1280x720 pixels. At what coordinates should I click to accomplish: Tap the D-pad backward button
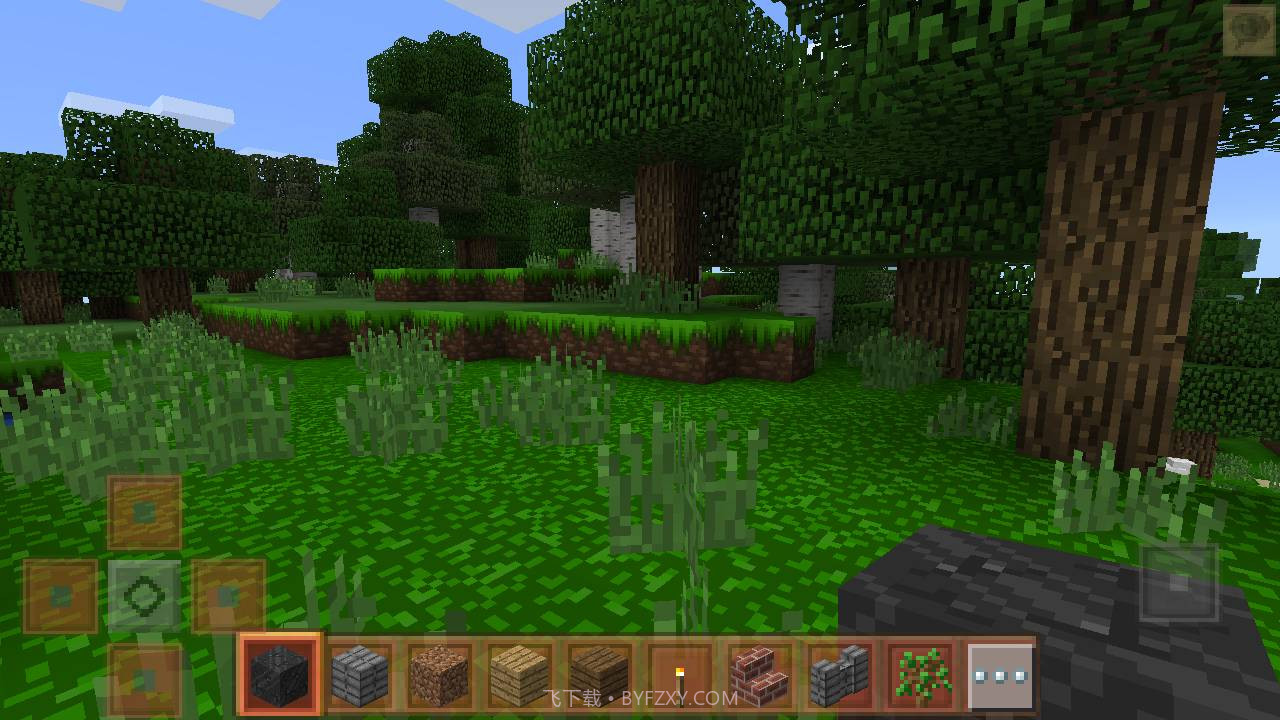click(x=144, y=680)
